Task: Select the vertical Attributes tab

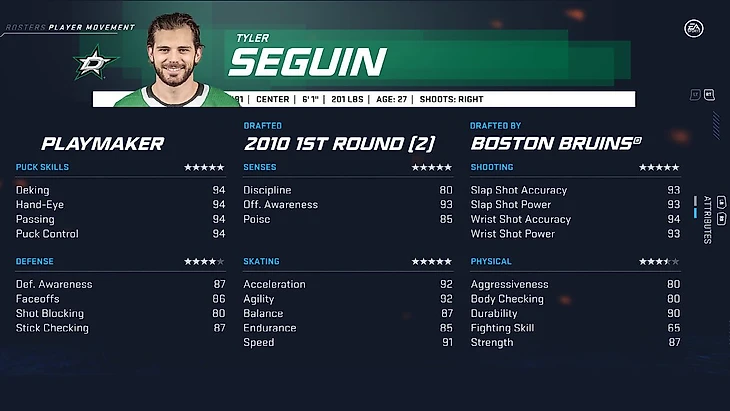Action: 707,219
